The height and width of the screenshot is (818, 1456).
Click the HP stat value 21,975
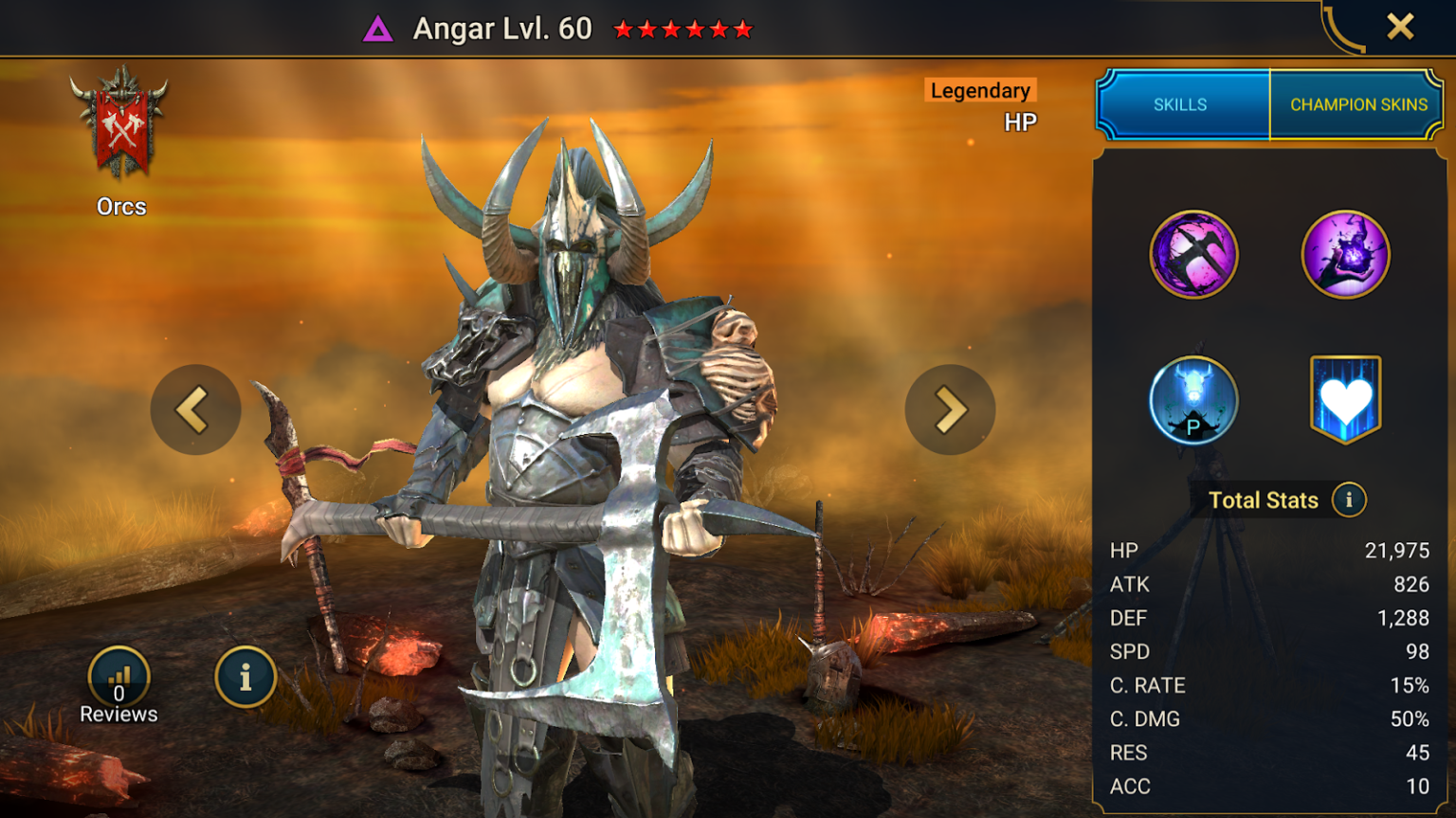click(x=1397, y=551)
